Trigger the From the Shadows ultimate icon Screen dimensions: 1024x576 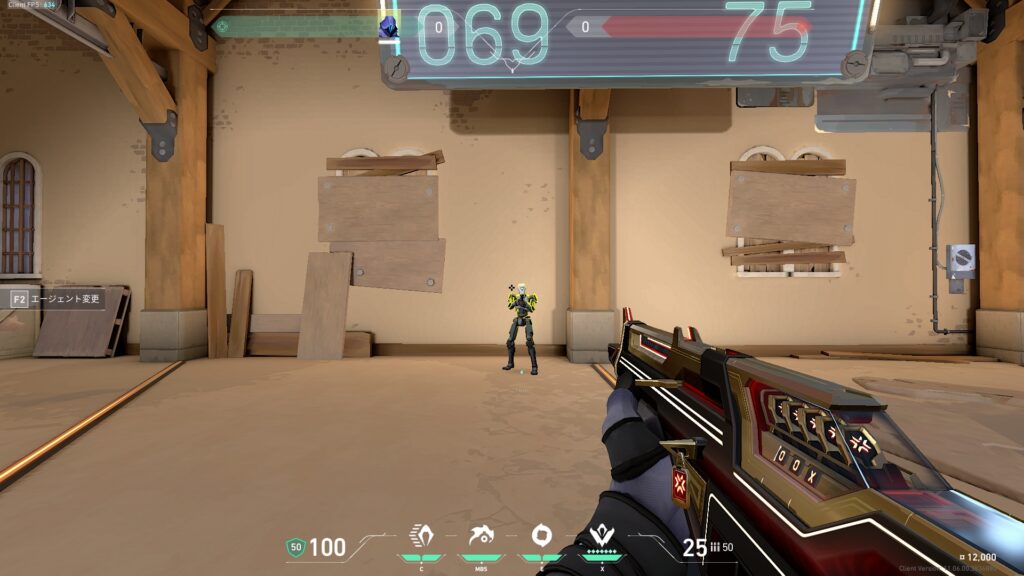tap(602, 535)
